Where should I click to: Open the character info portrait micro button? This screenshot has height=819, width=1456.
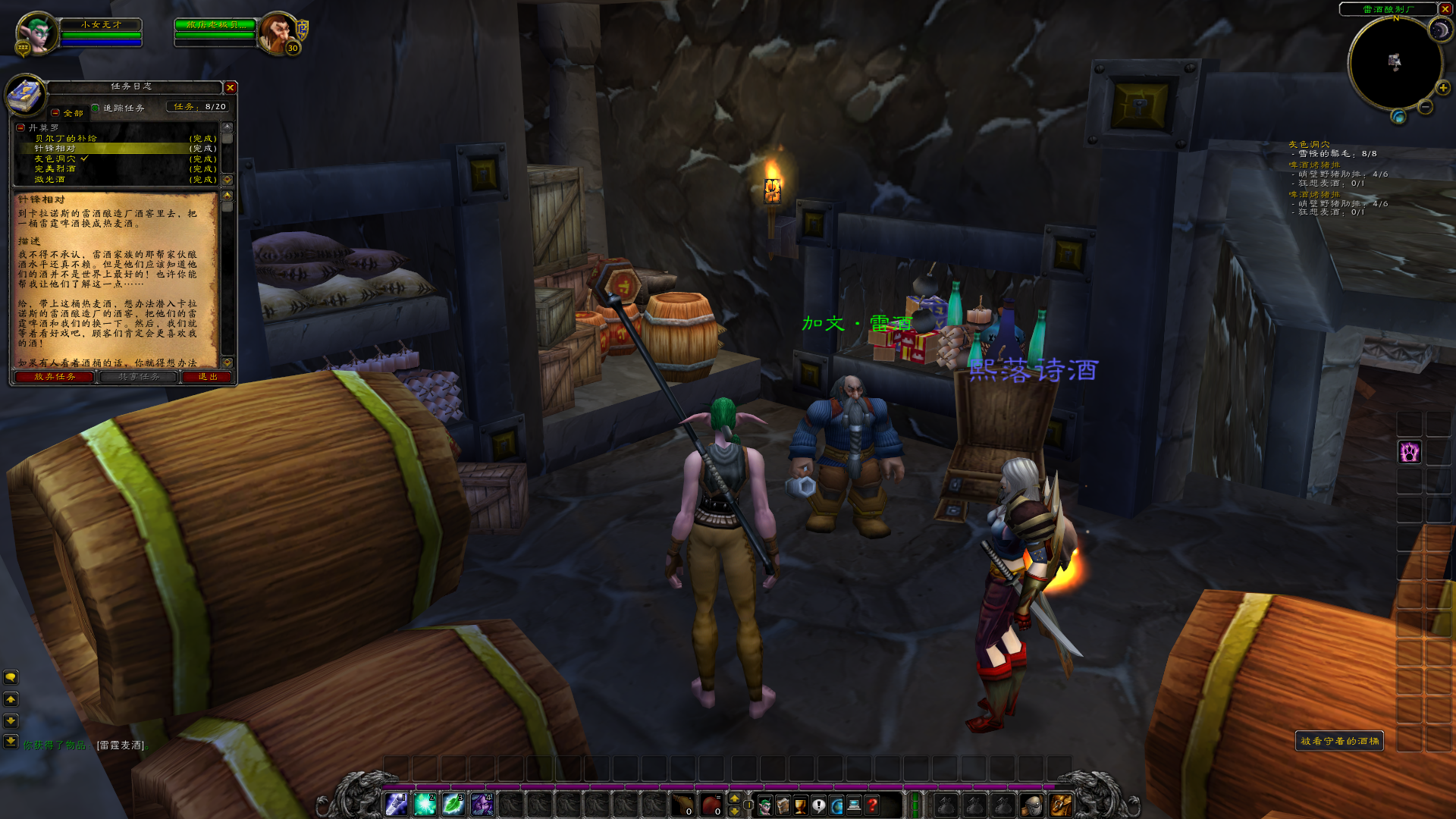[765, 805]
